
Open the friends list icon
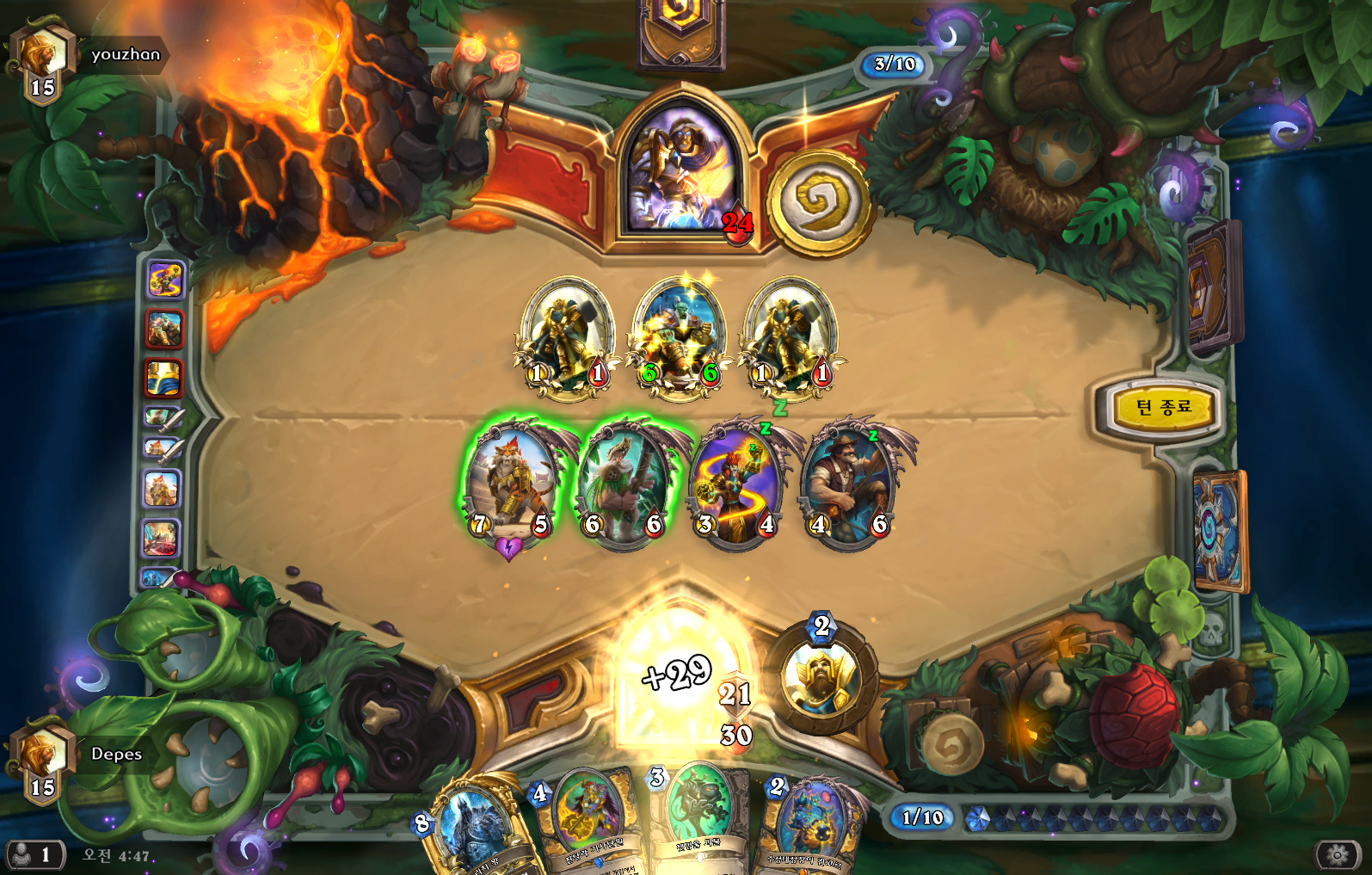pyautogui.click(x=33, y=854)
